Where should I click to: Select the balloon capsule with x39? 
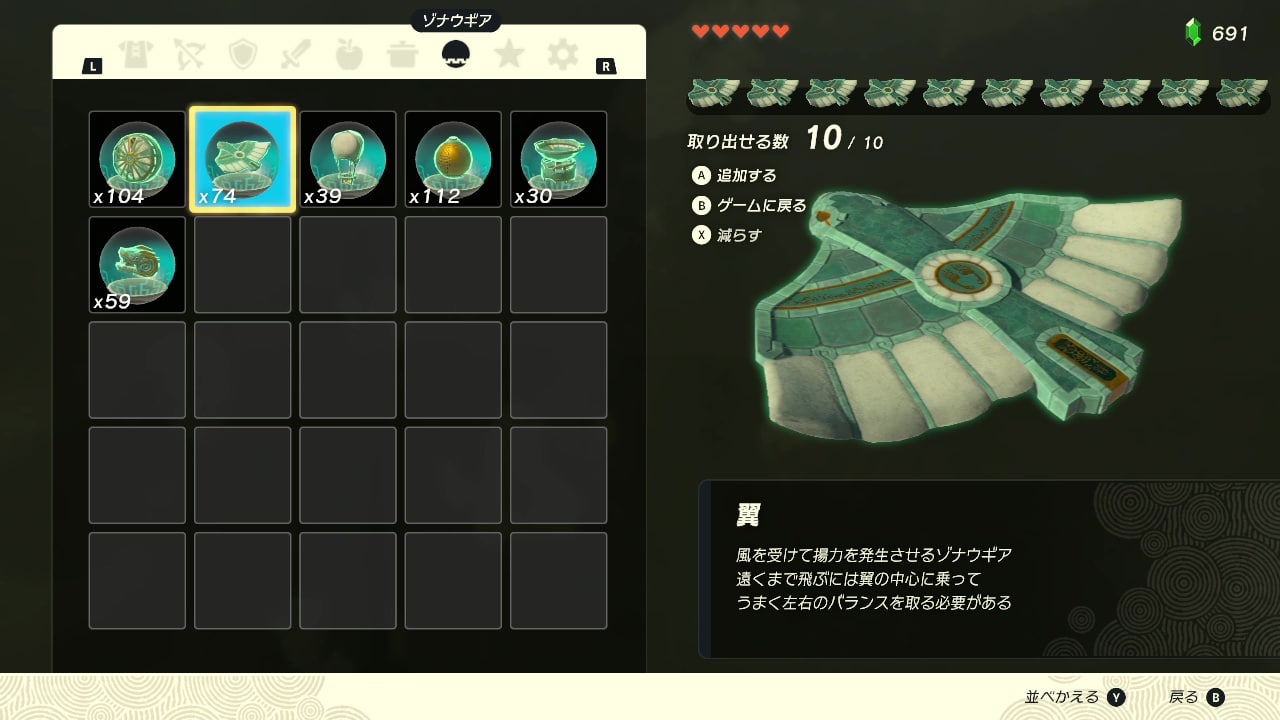[348, 159]
